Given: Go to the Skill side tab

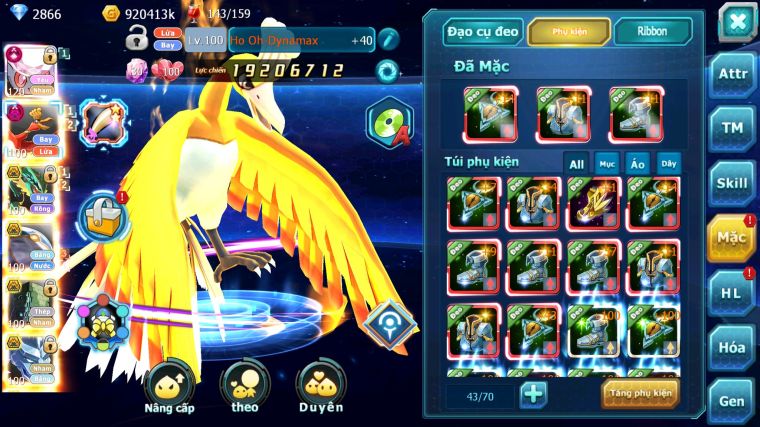Looking at the screenshot, I should tap(731, 183).
